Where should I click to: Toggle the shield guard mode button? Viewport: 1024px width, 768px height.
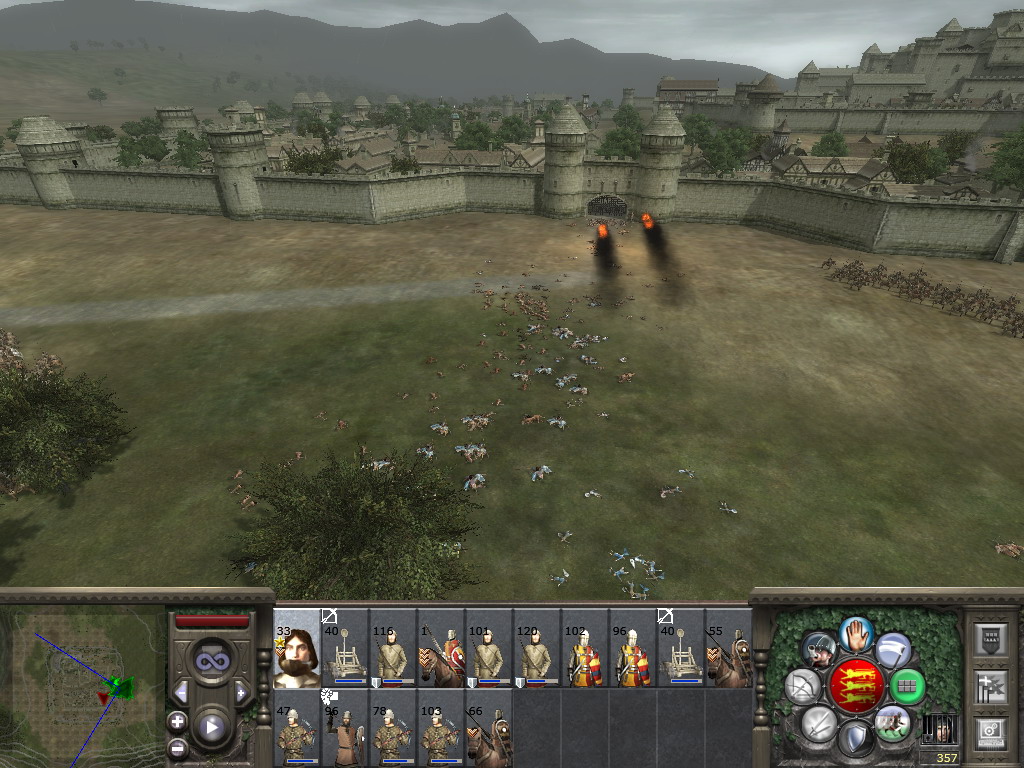click(x=856, y=738)
